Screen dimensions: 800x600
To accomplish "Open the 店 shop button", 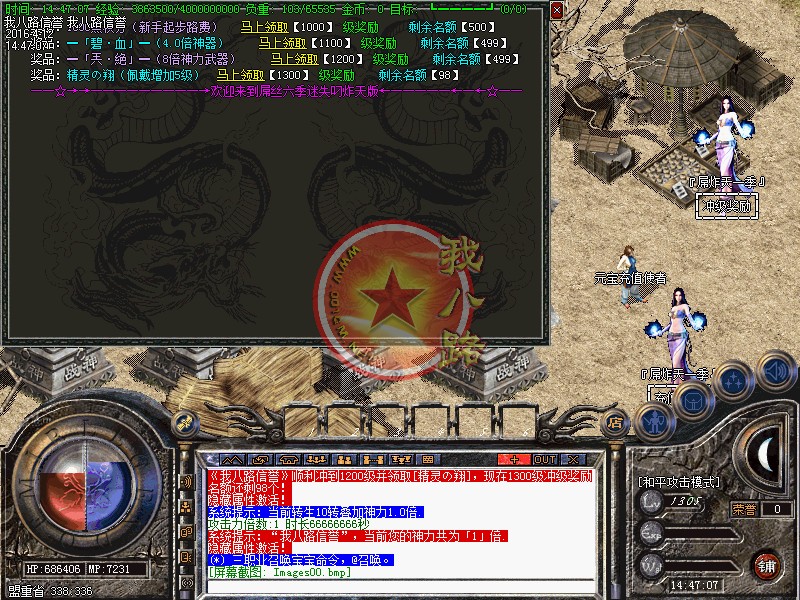I will tap(616, 423).
